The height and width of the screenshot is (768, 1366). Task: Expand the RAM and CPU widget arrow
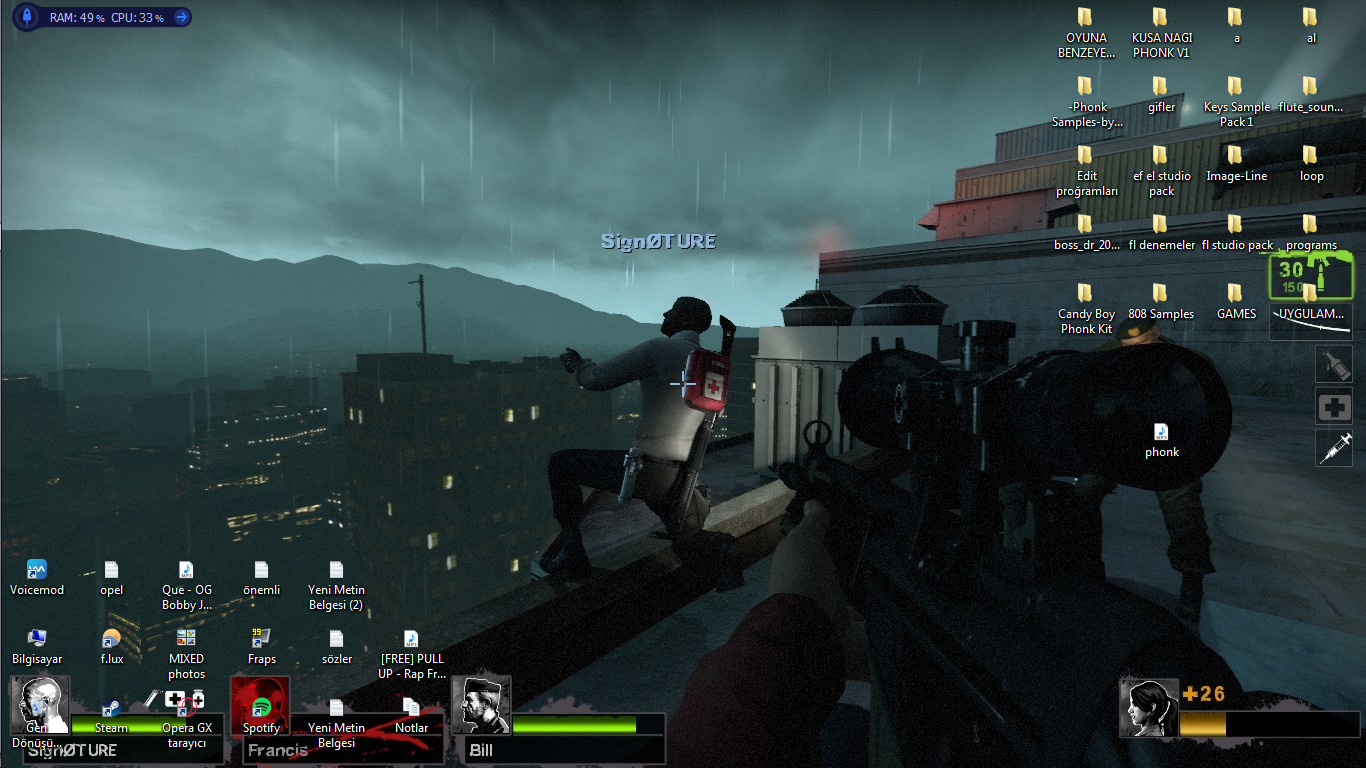point(181,17)
